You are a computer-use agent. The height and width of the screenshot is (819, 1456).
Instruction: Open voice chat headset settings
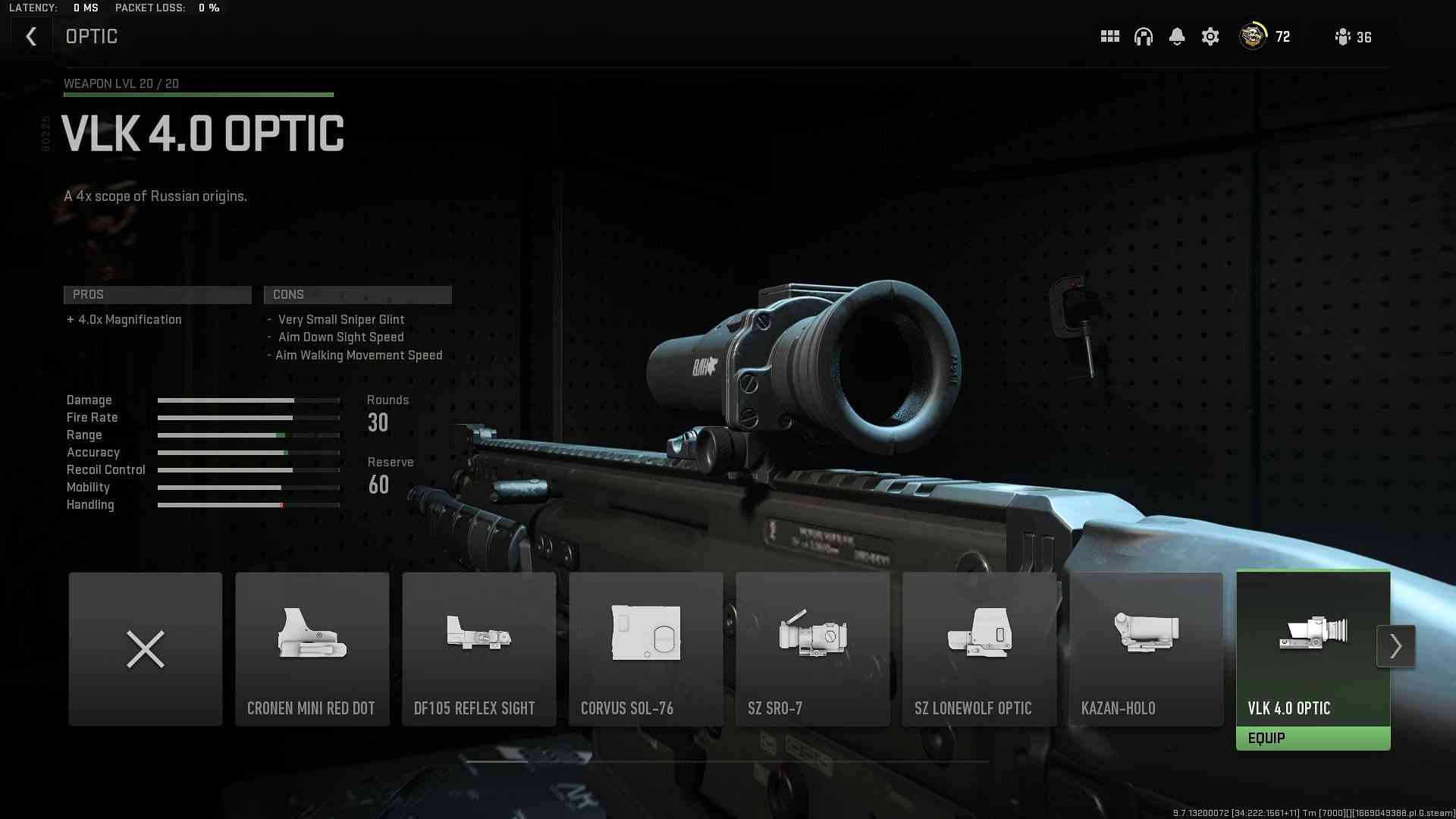(x=1143, y=36)
